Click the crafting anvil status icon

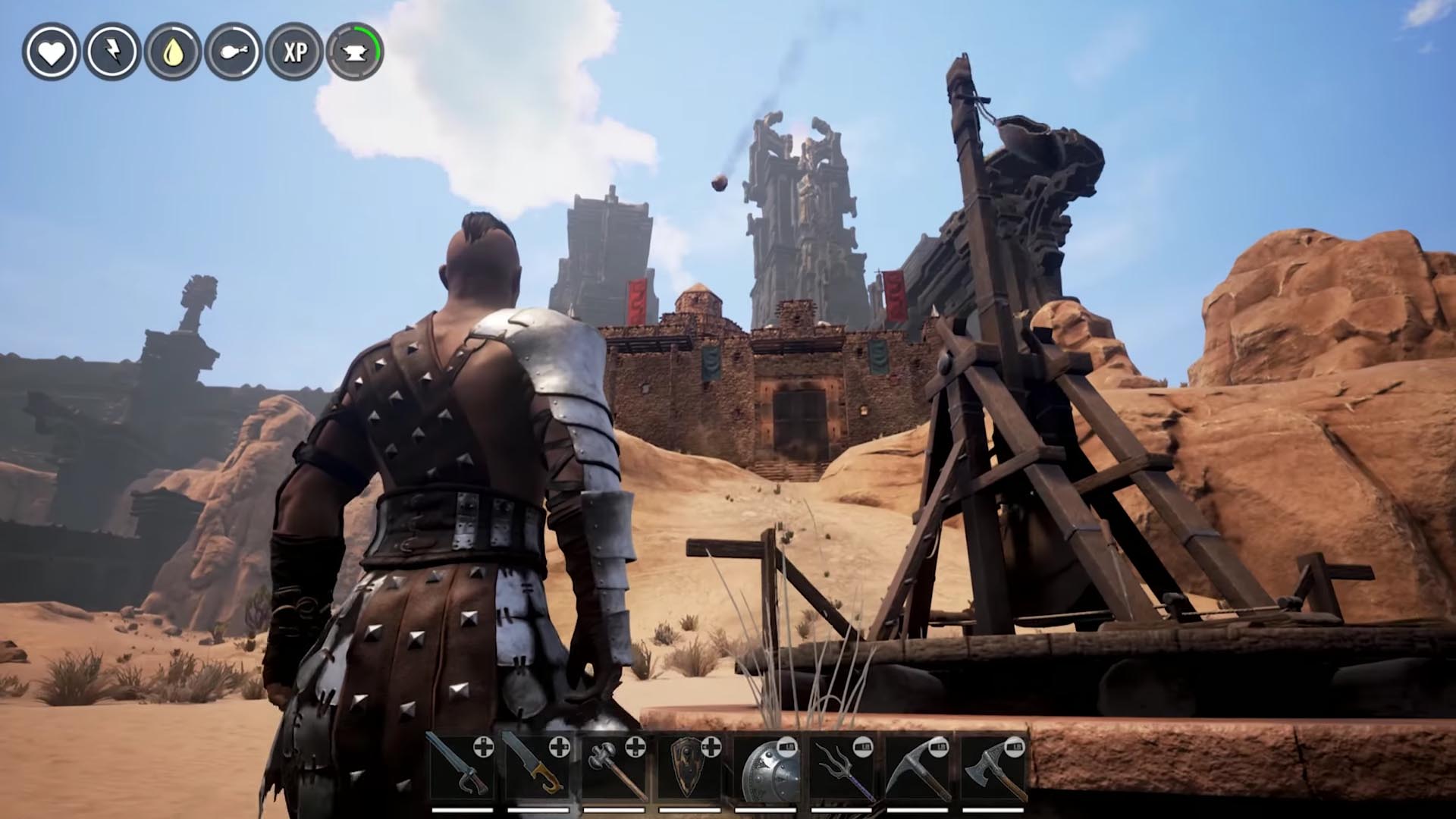tap(353, 53)
